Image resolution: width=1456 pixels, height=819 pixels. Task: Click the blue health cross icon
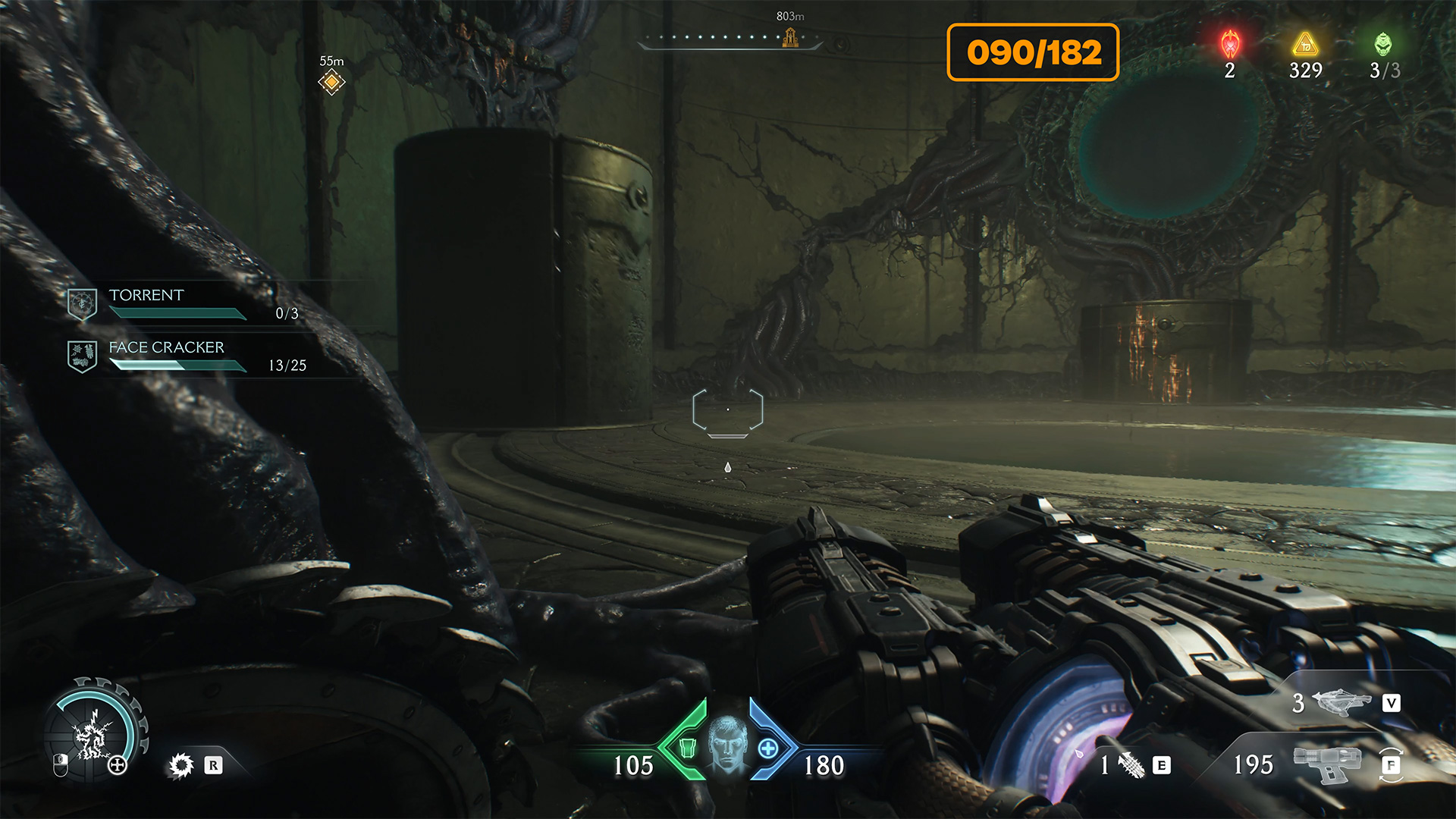[768, 748]
